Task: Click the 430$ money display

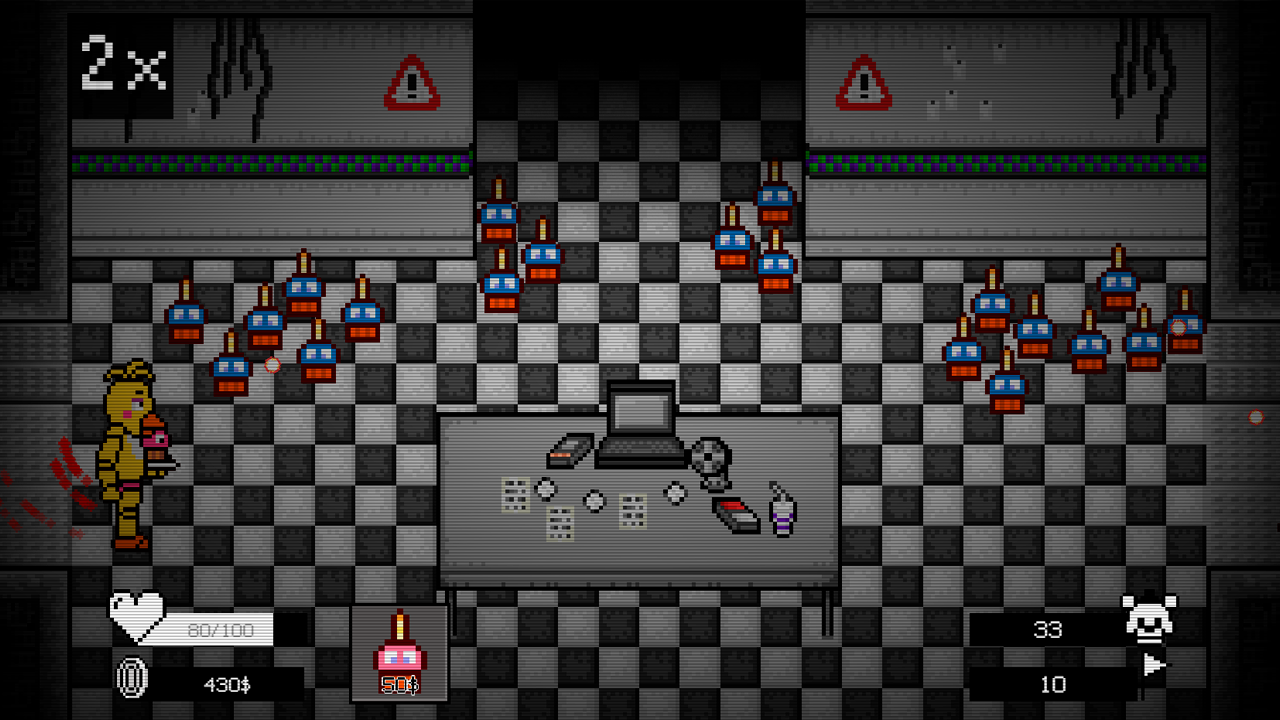Action: tap(225, 685)
